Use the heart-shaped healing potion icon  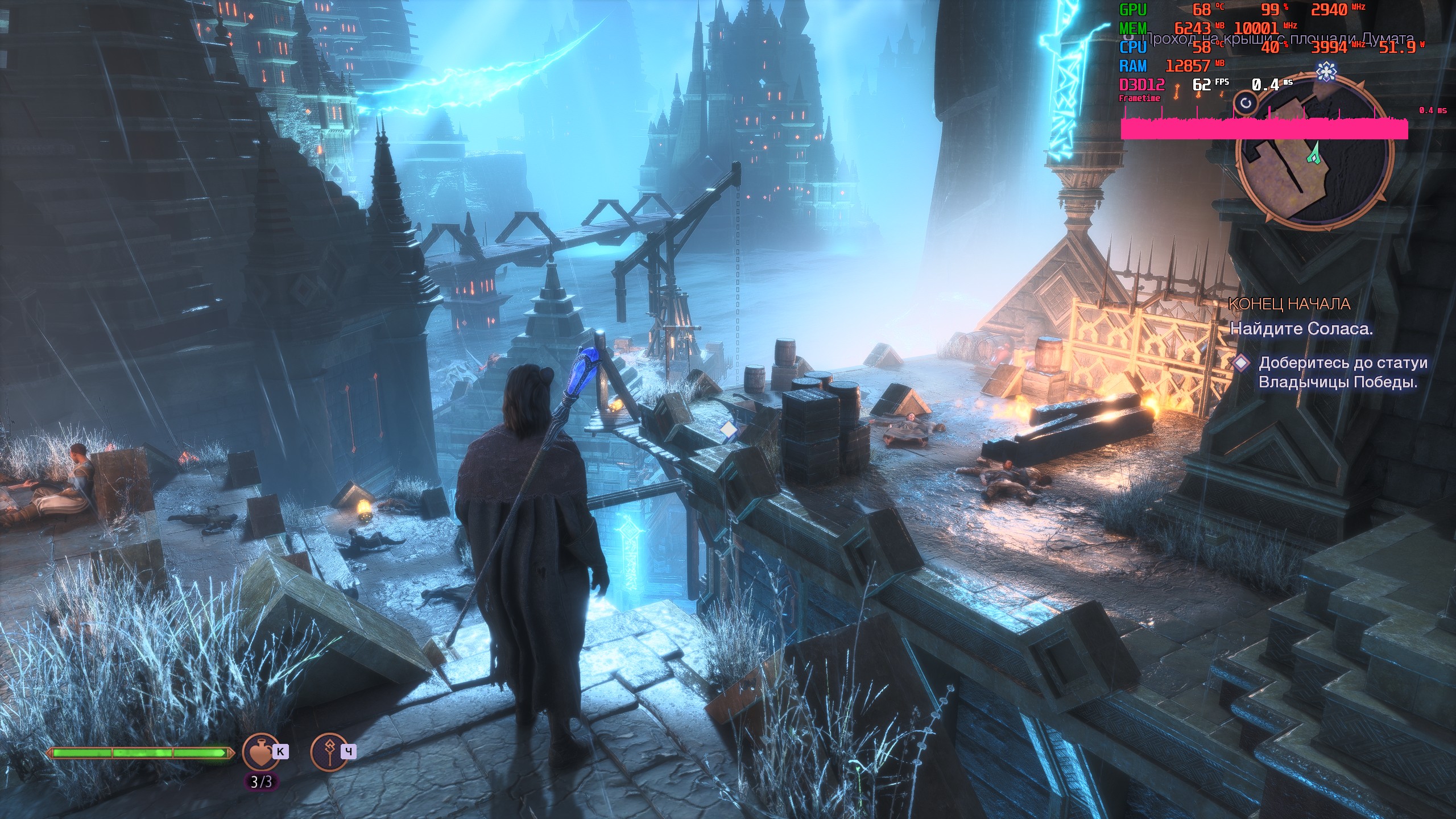(x=261, y=752)
